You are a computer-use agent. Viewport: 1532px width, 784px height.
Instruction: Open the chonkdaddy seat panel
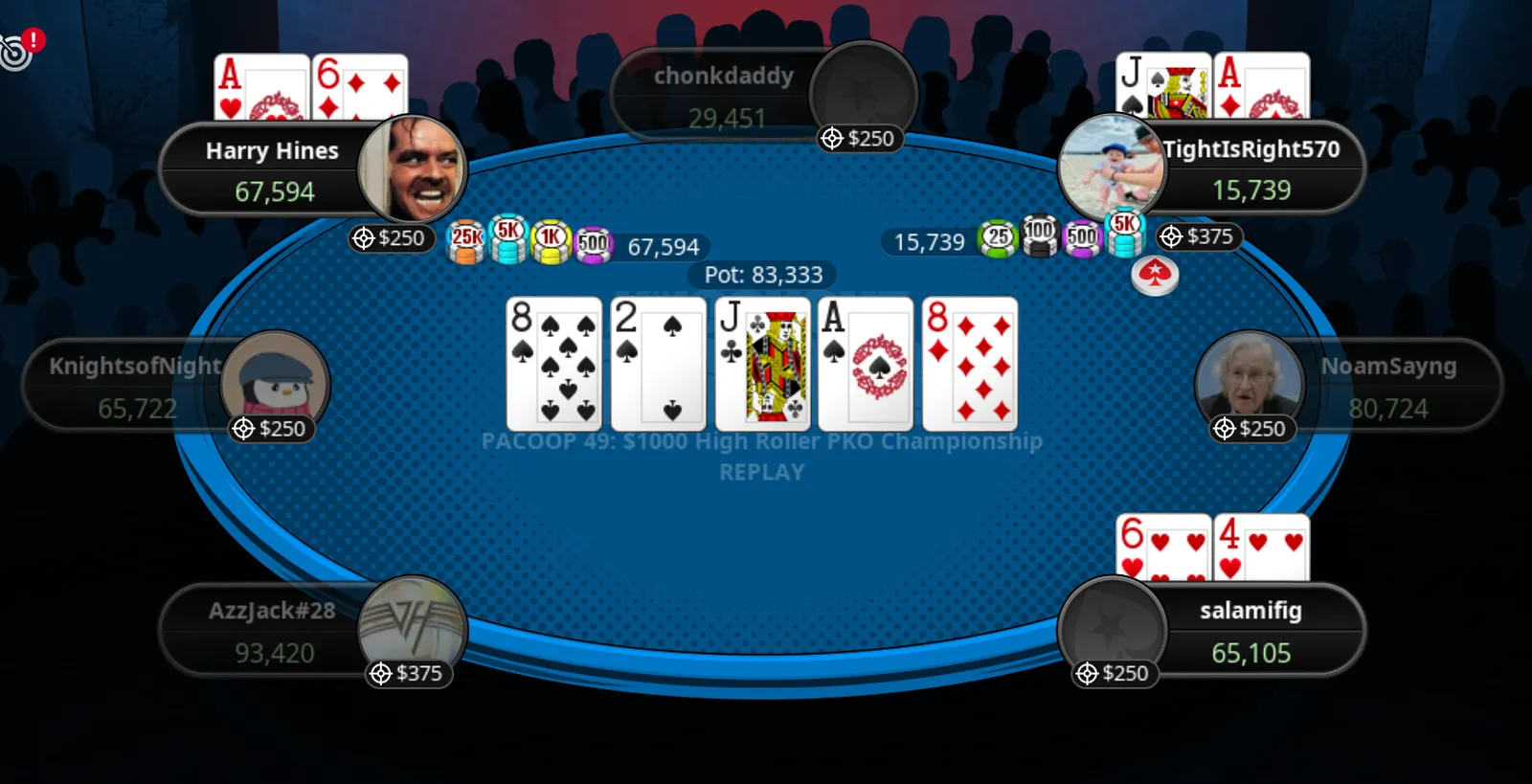pyautogui.click(x=723, y=96)
